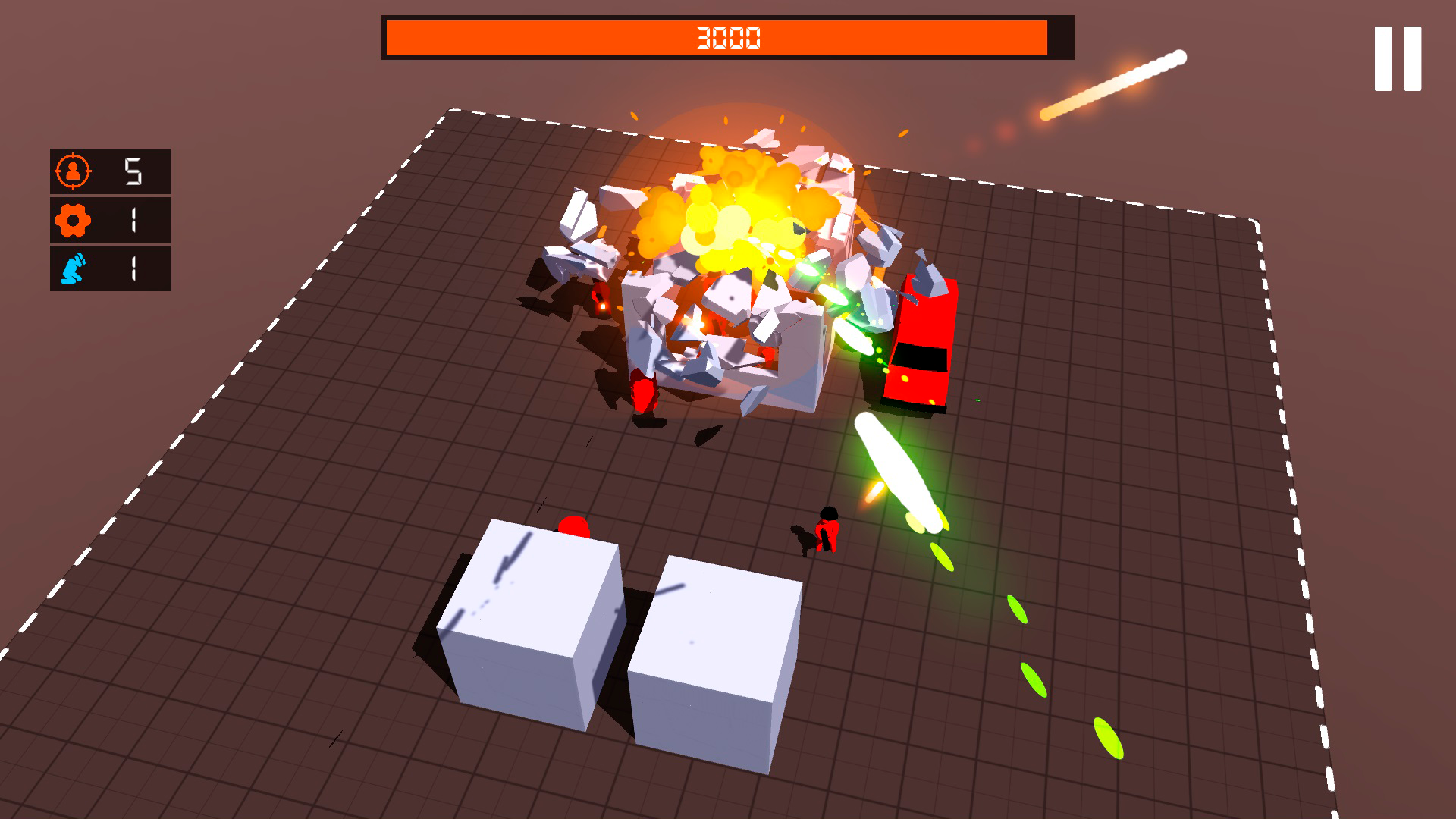The width and height of the screenshot is (1456, 819).
Task: Click the gear count readout showing 1
Action: point(135,220)
